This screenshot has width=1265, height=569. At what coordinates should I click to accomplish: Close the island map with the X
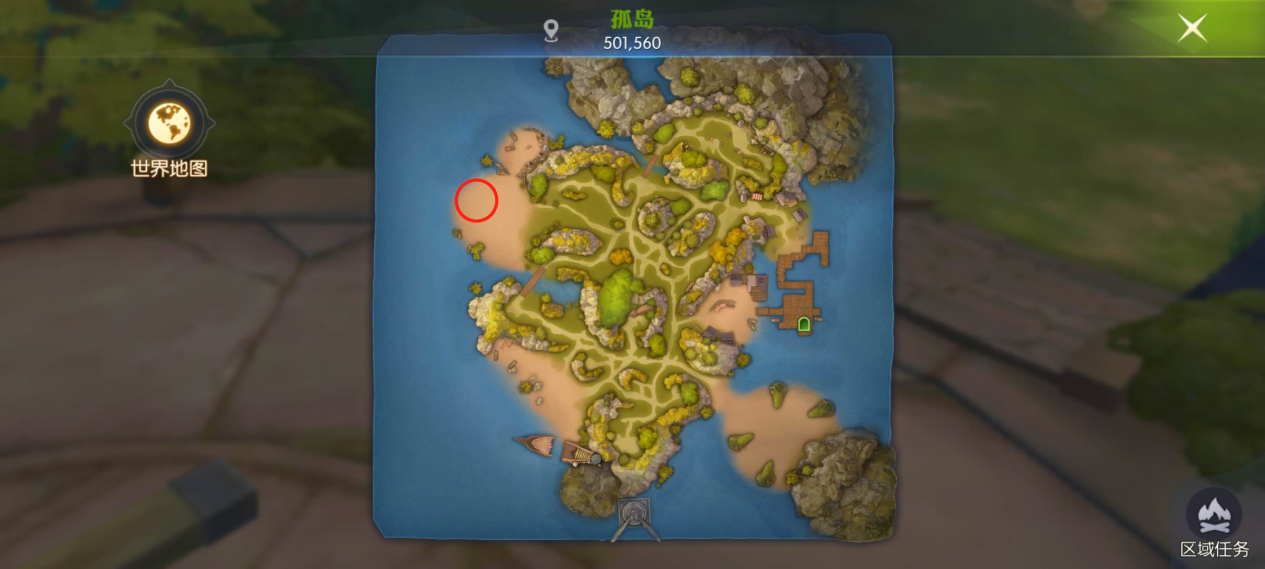(1192, 28)
